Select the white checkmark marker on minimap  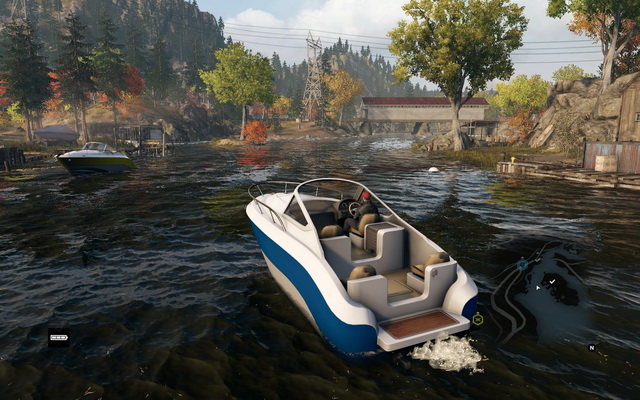(x=552, y=282)
